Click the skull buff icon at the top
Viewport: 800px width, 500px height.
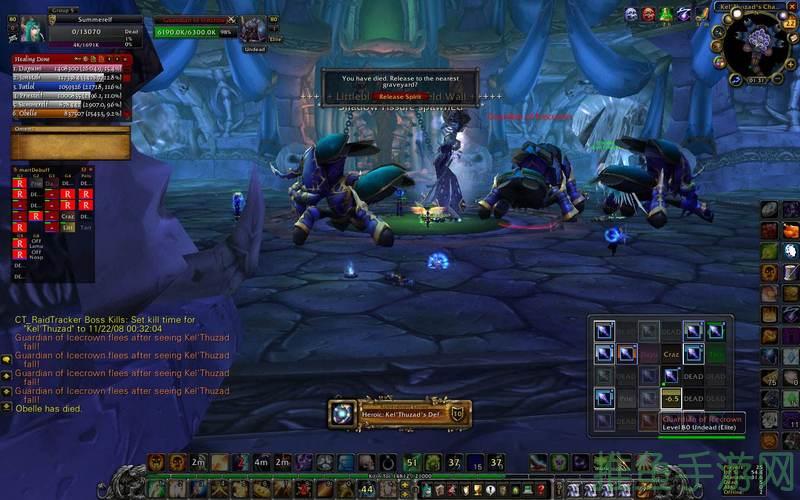[x=631, y=14]
